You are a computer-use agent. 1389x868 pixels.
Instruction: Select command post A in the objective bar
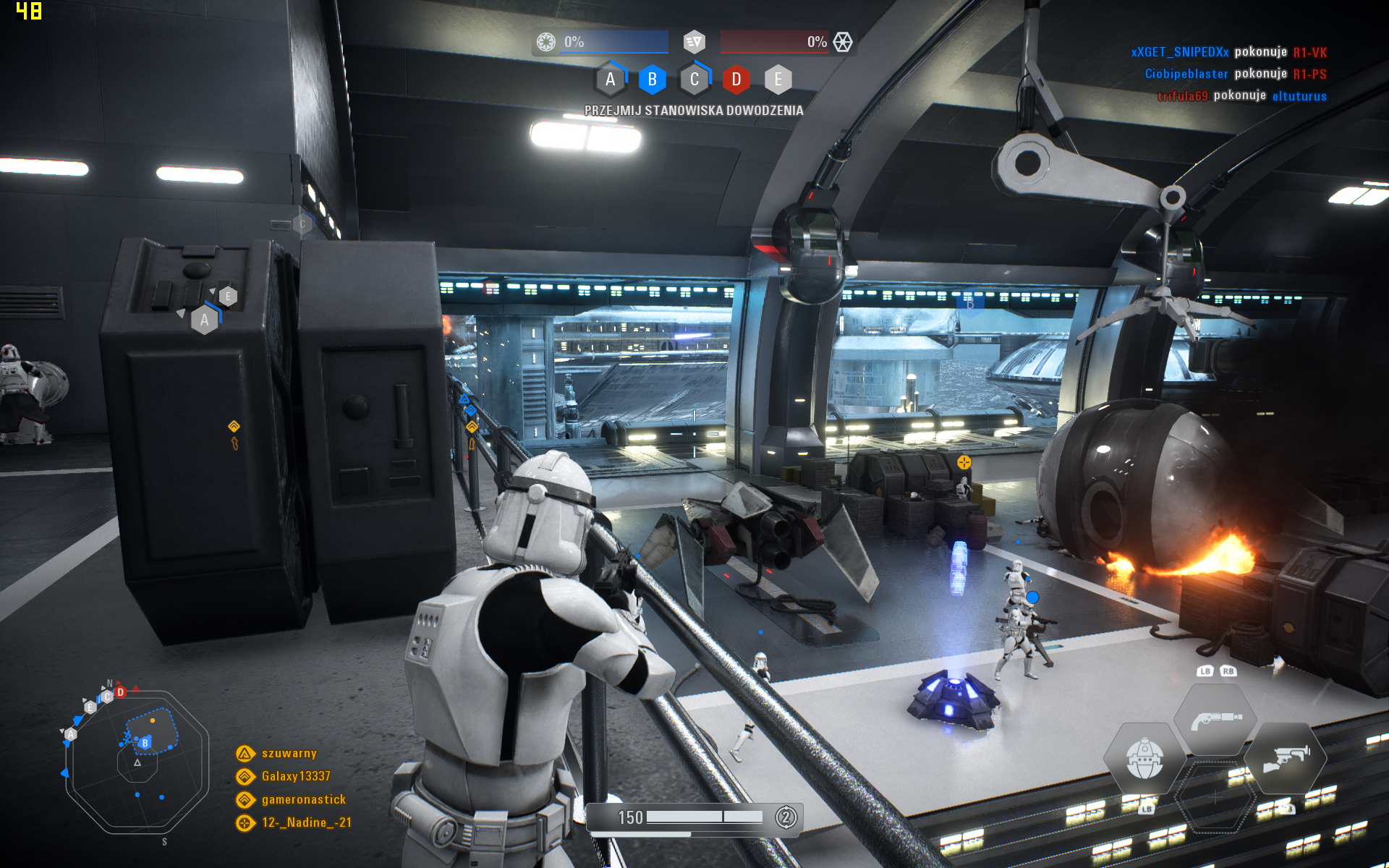(x=610, y=80)
